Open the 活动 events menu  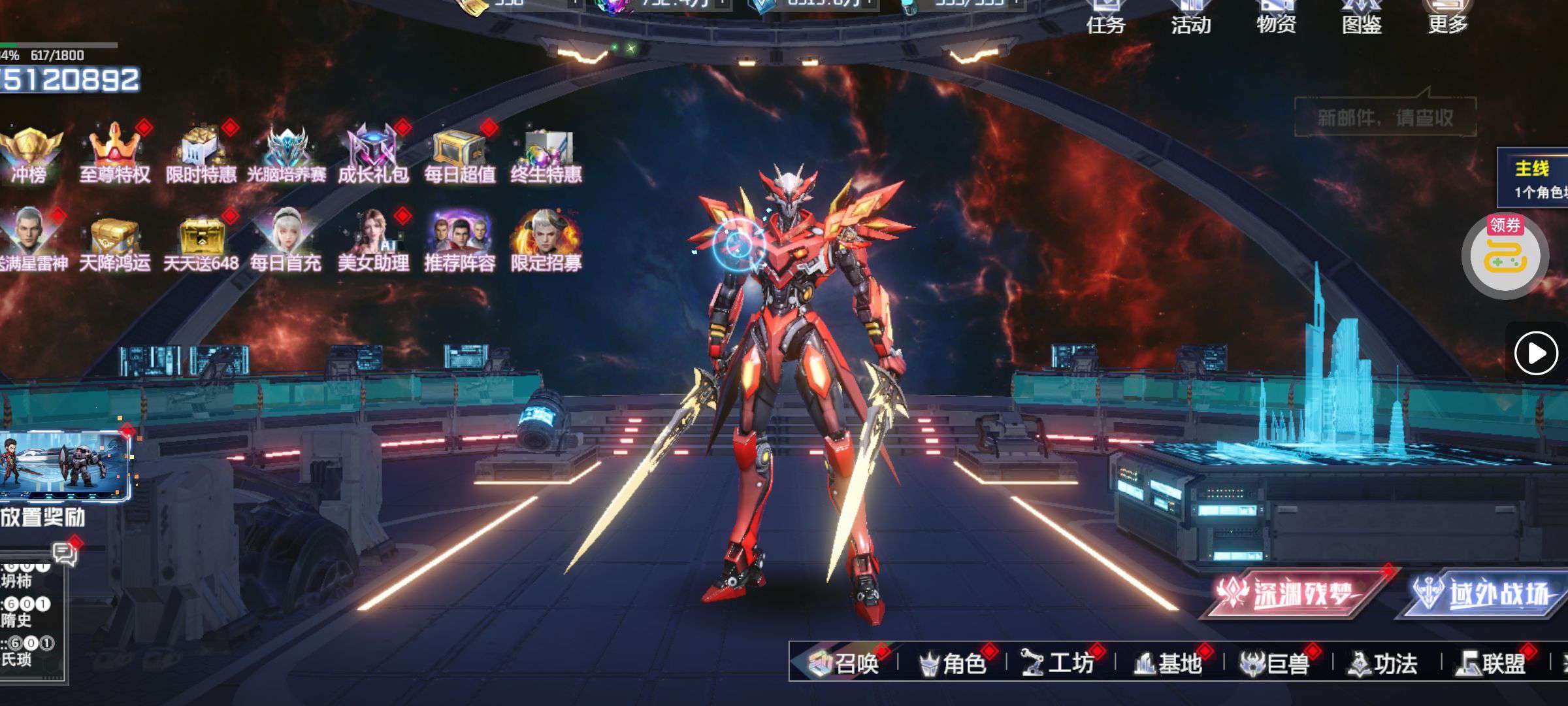tap(1190, 18)
